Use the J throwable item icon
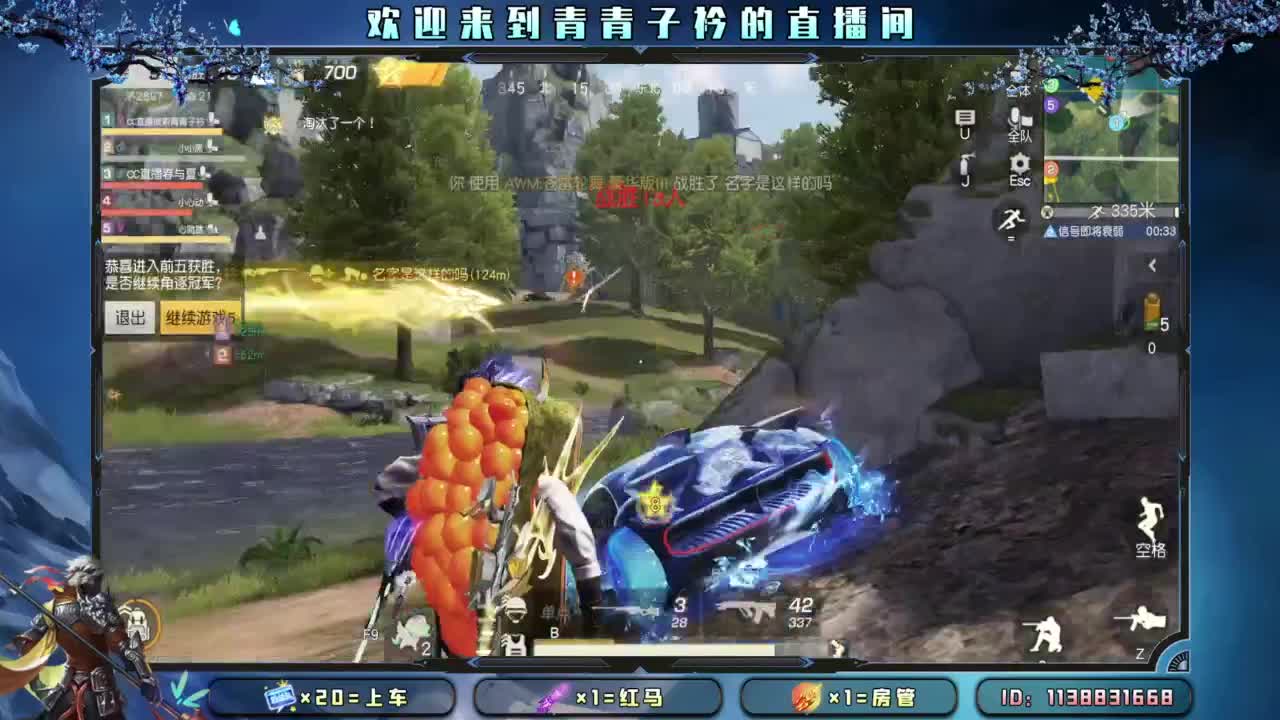 coord(963,165)
